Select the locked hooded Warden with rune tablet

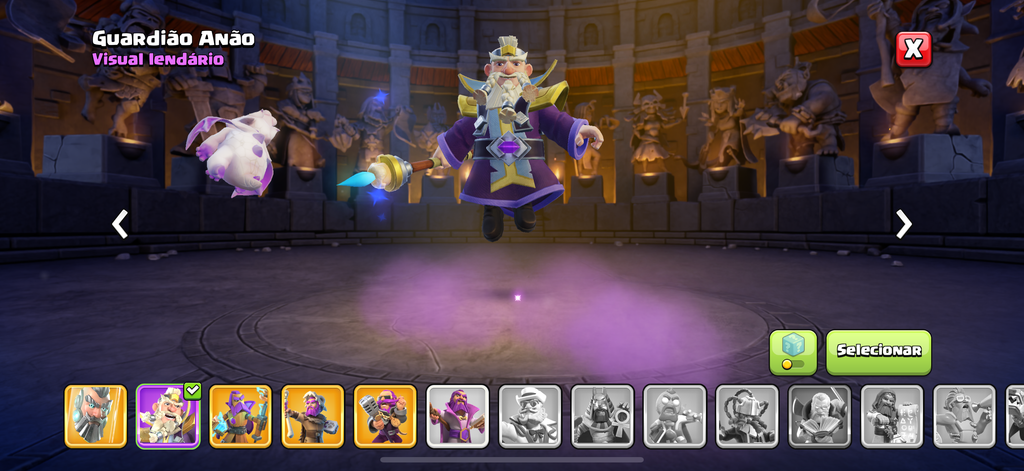892,415
